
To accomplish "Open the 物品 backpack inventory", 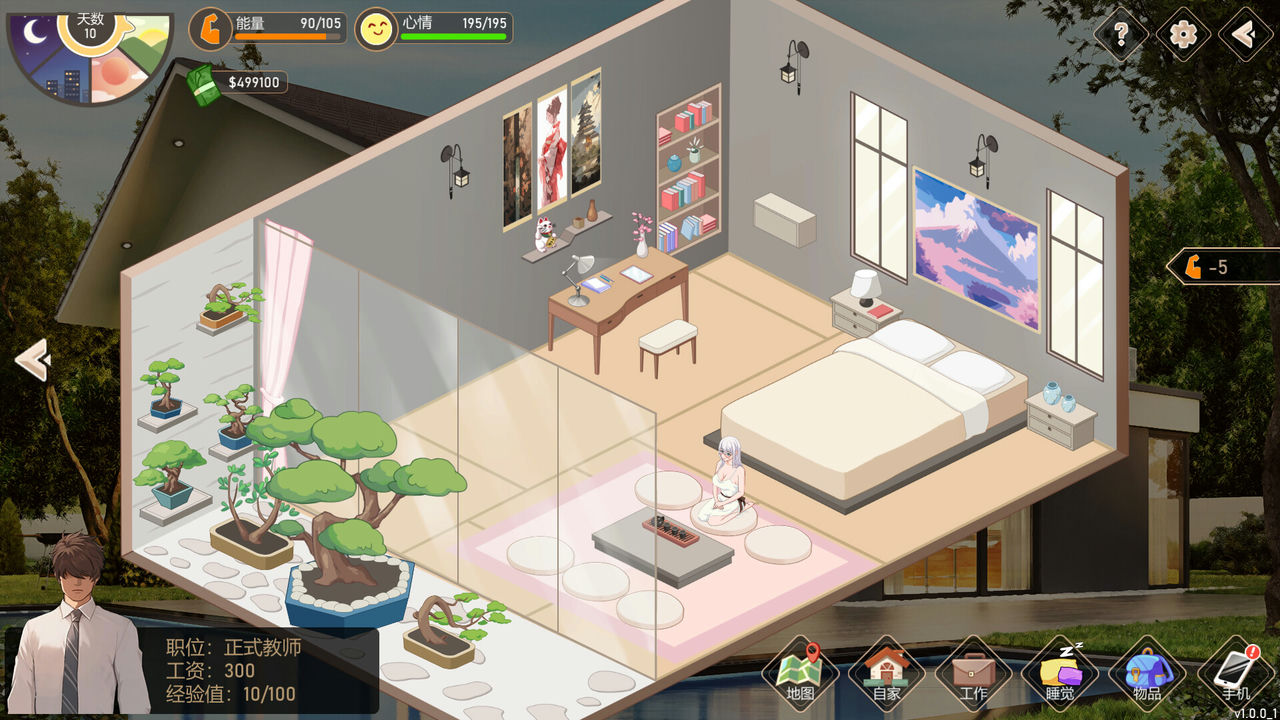I will [x=1147, y=673].
